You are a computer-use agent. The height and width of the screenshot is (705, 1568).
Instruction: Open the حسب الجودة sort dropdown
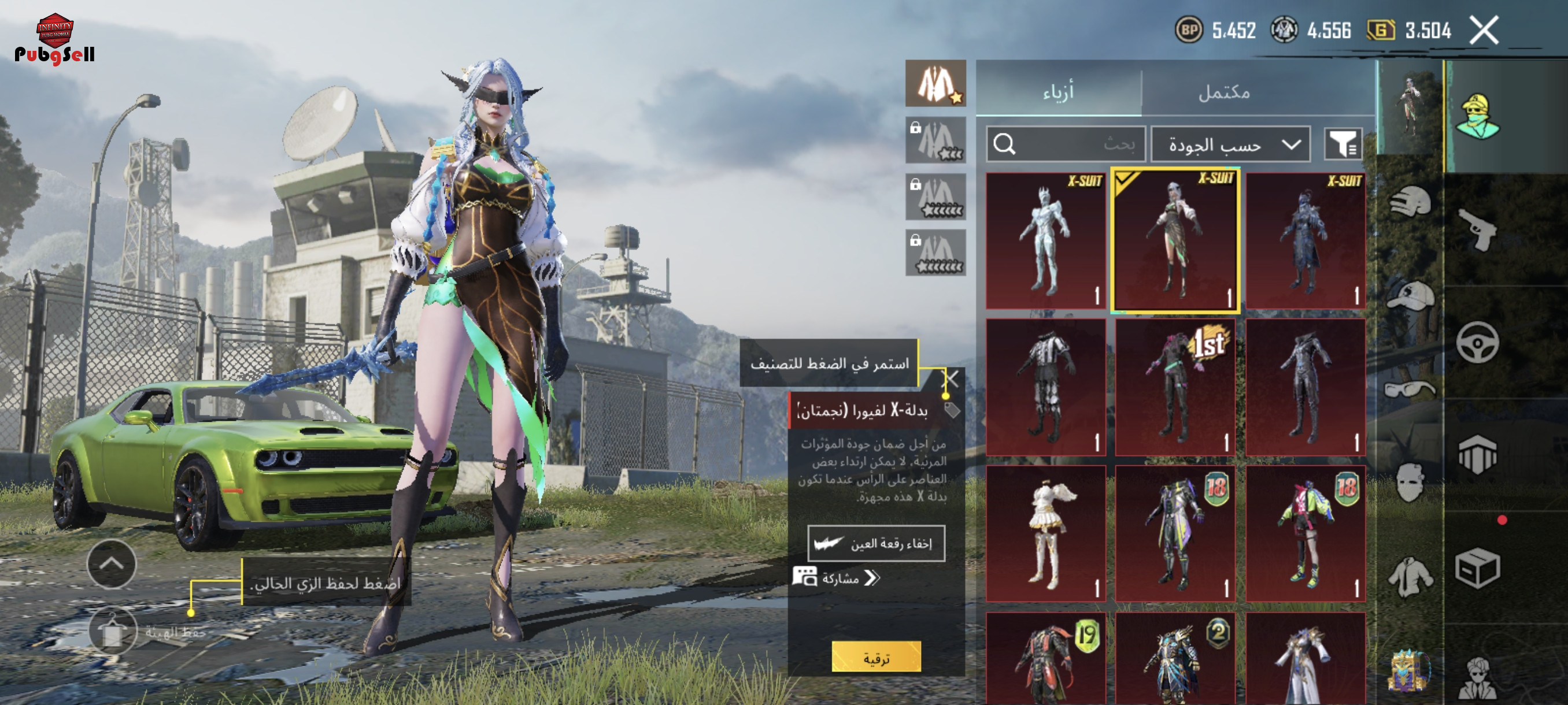click(1230, 145)
